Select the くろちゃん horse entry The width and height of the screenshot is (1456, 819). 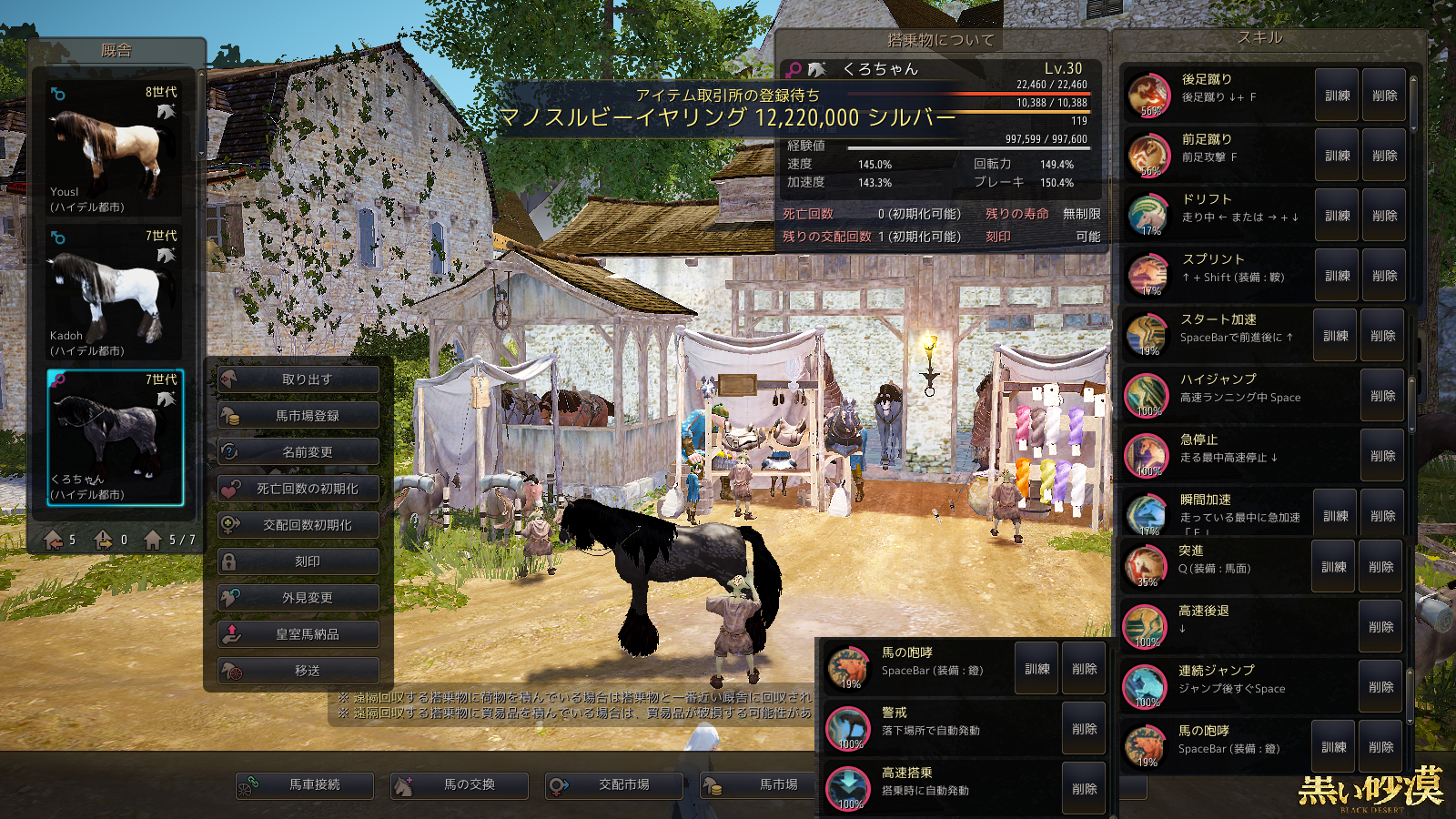(x=115, y=437)
